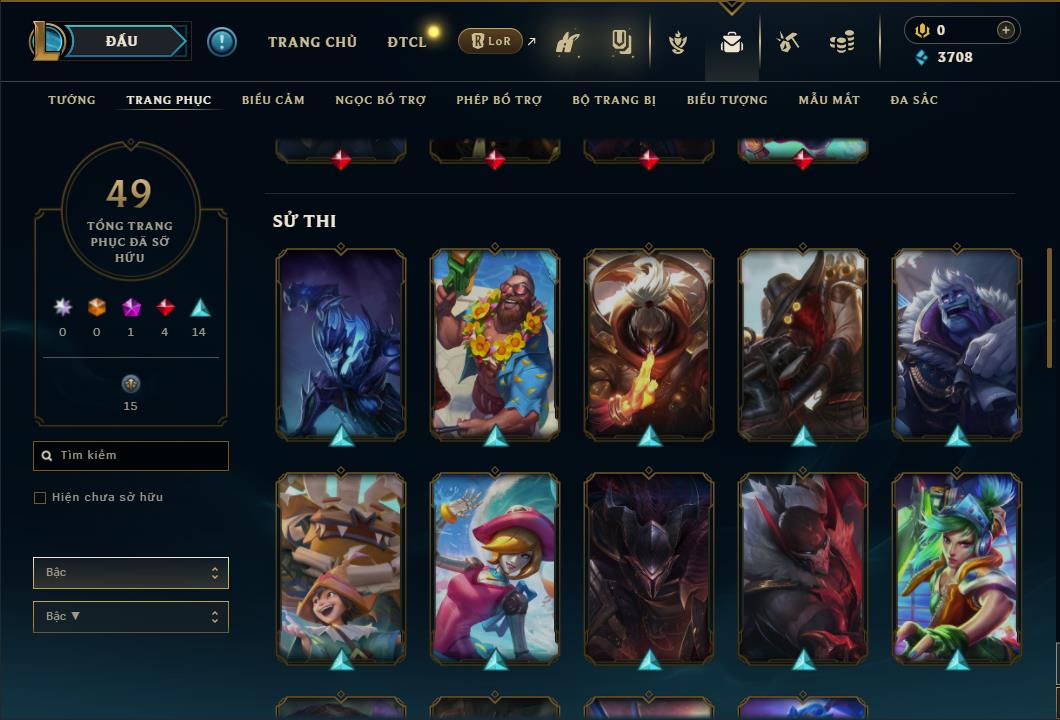The image size is (1060, 720).
Task: Select the PHÉP BỔ TRỢ tab
Action: tap(499, 100)
